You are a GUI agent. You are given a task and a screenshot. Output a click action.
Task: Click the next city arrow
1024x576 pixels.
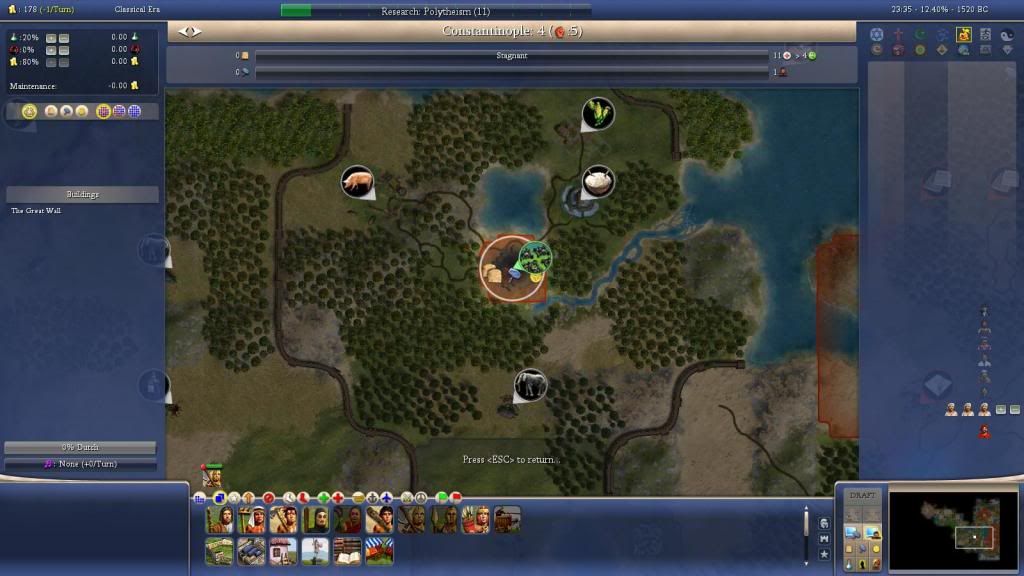pos(196,31)
